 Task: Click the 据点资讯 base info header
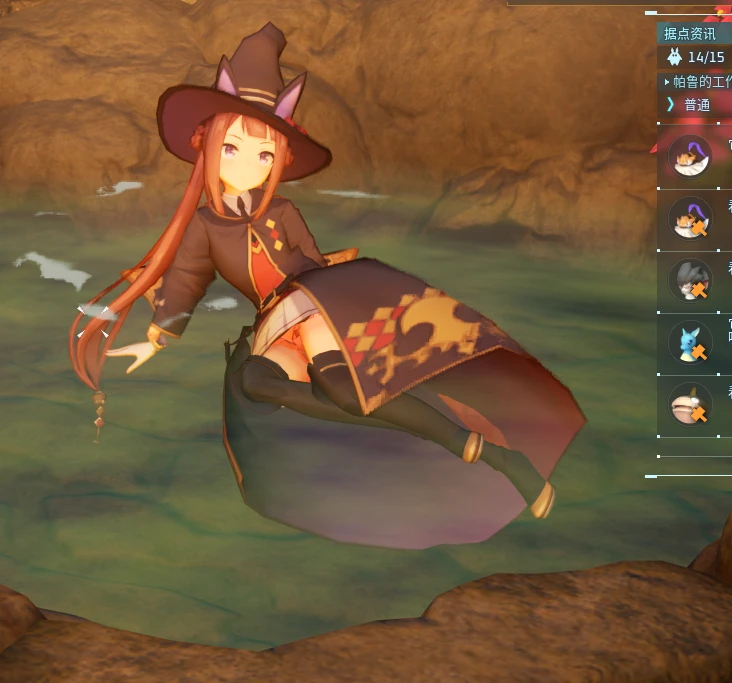click(691, 34)
